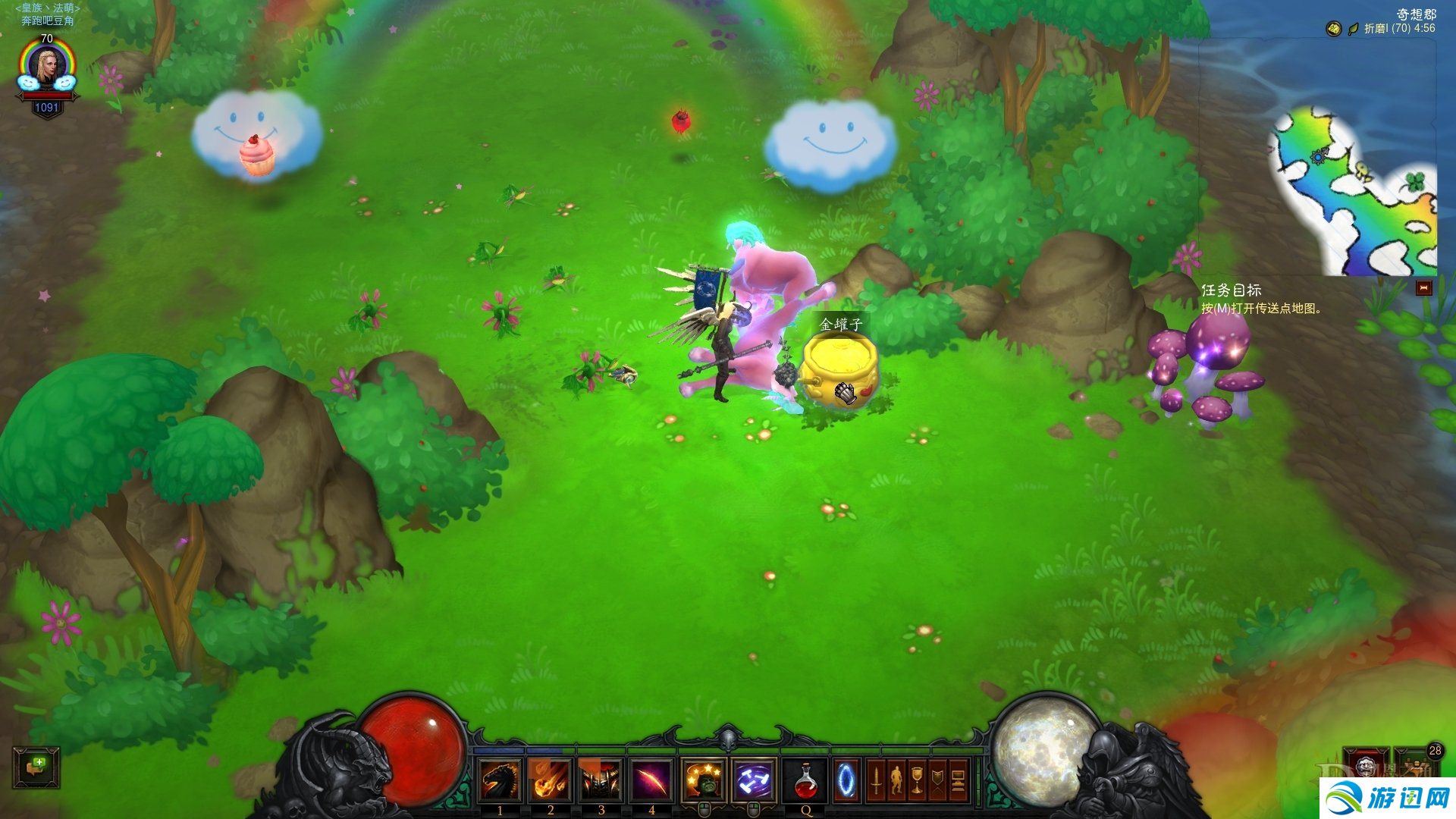Open the skills menu sword icon
Image resolution: width=1456 pixels, height=819 pixels.
coord(877,780)
